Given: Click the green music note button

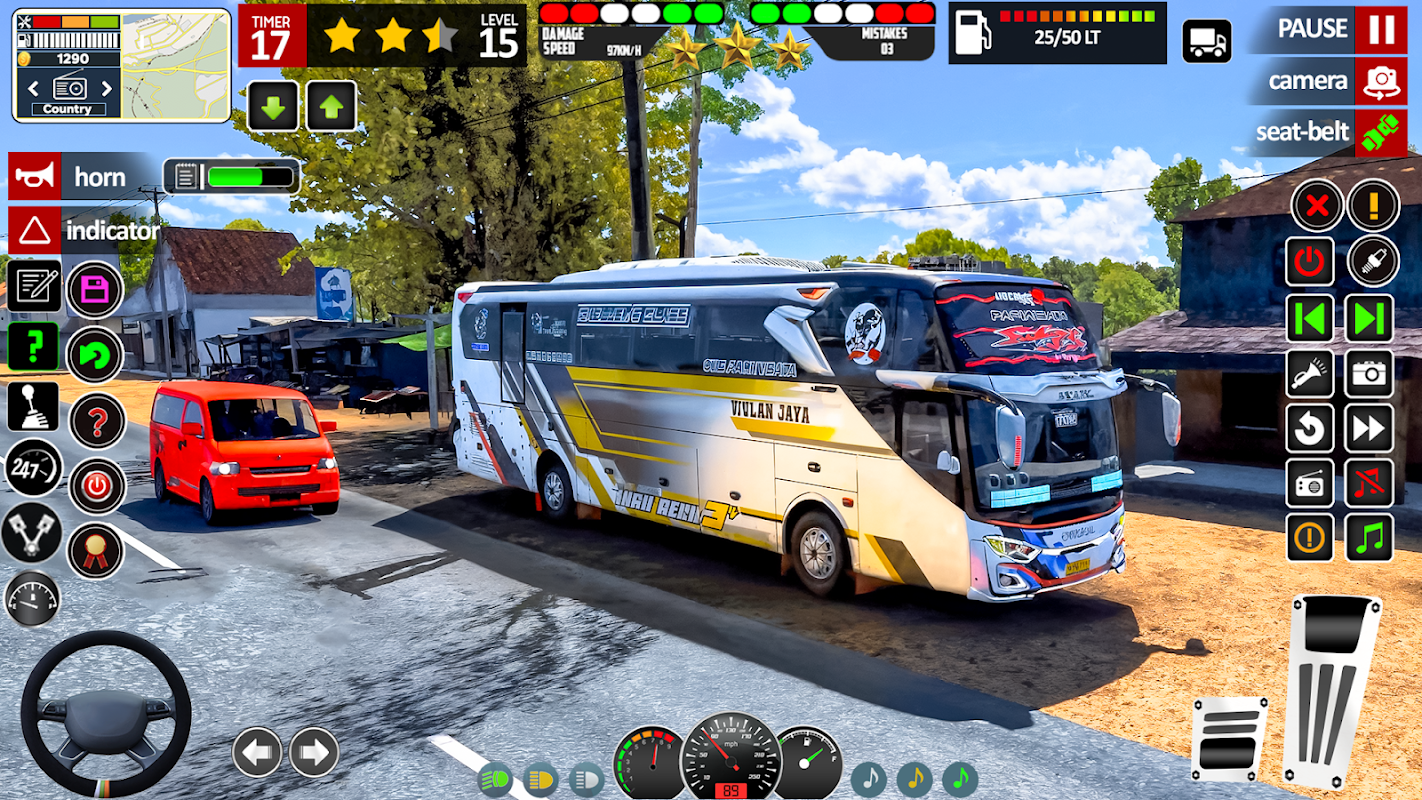Looking at the screenshot, I should [1369, 538].
